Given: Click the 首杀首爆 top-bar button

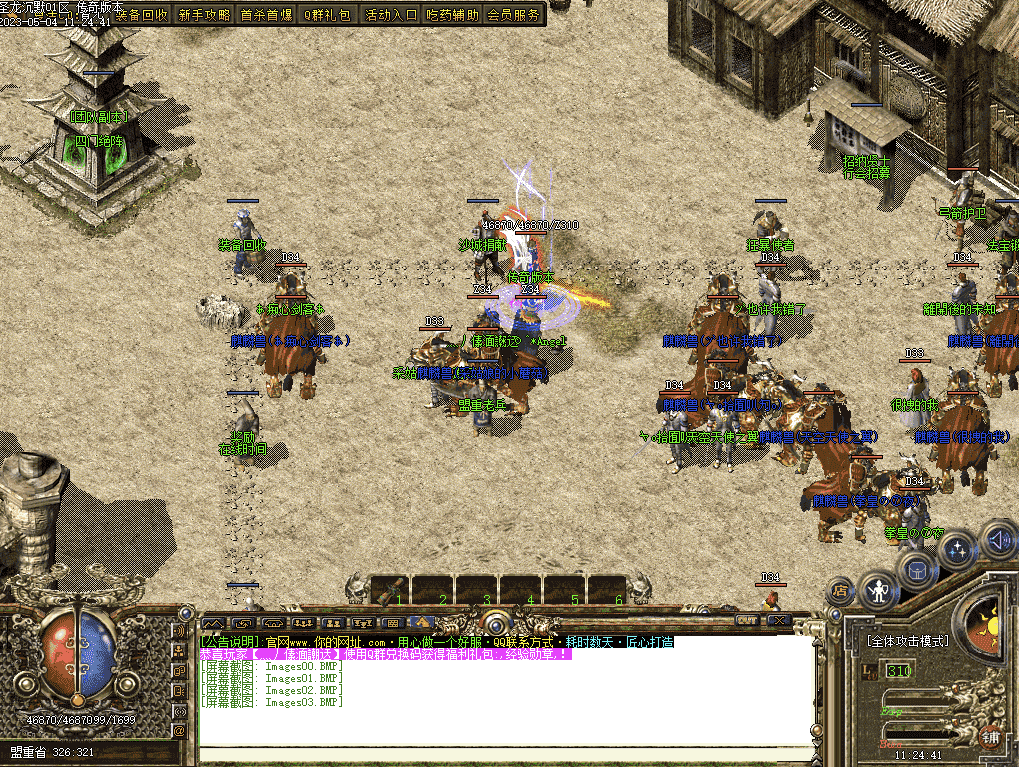Looking at the screenshot, I should pyautogui.click(x=266, y=15).
